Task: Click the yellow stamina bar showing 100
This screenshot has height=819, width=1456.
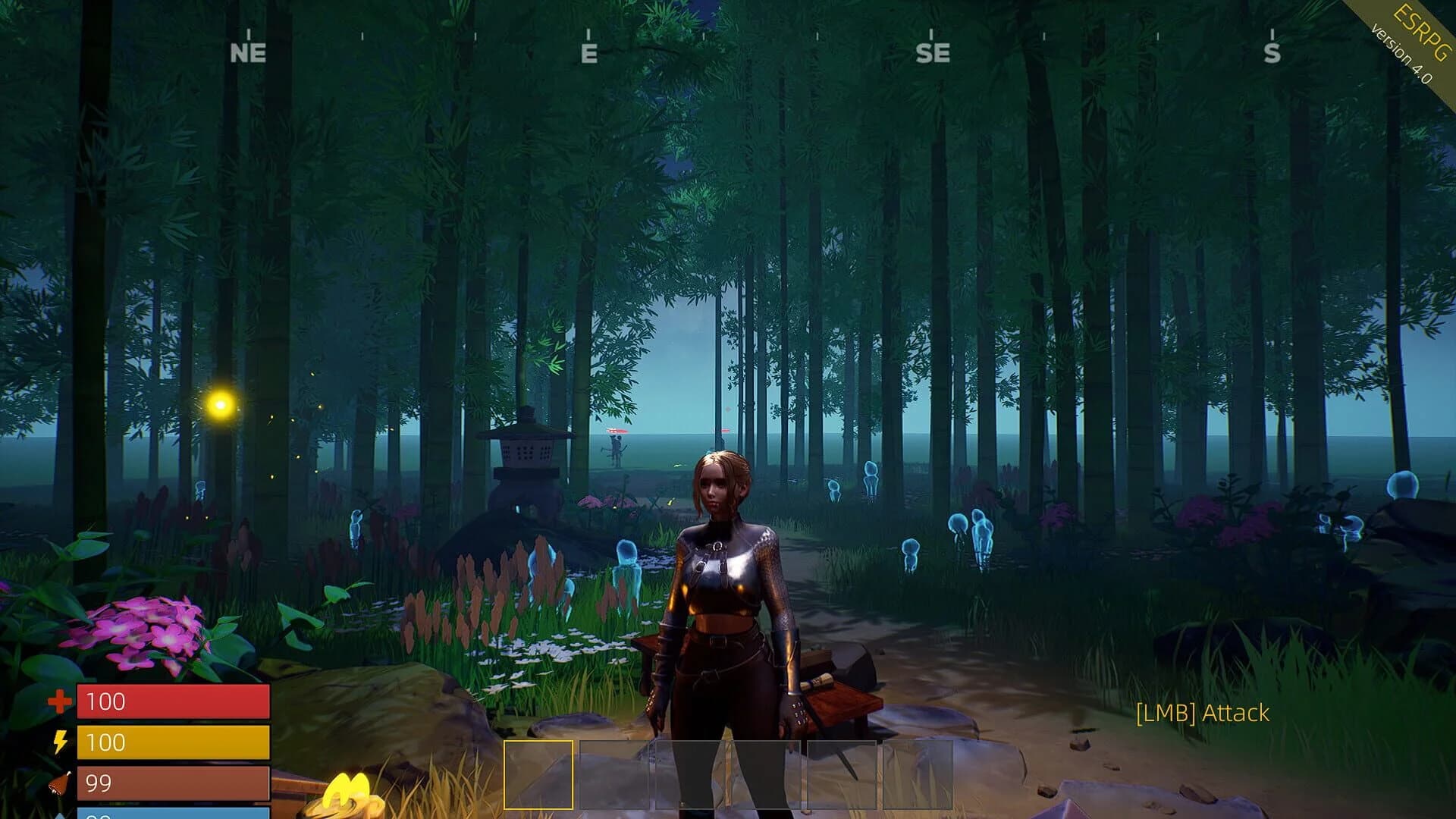Action: click(x=174, y=743)
